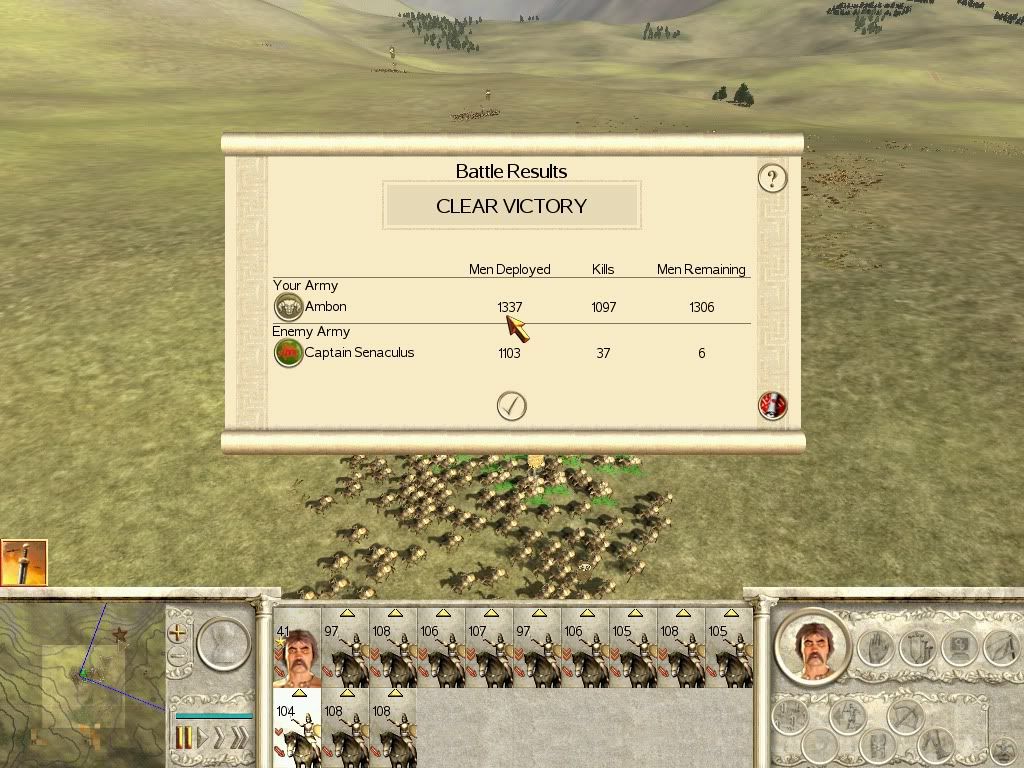This screenshot has width=1024, height=768.
Task: Click the red icon on the results scroll
Action: pyautogui.click(x=772, y=405)
